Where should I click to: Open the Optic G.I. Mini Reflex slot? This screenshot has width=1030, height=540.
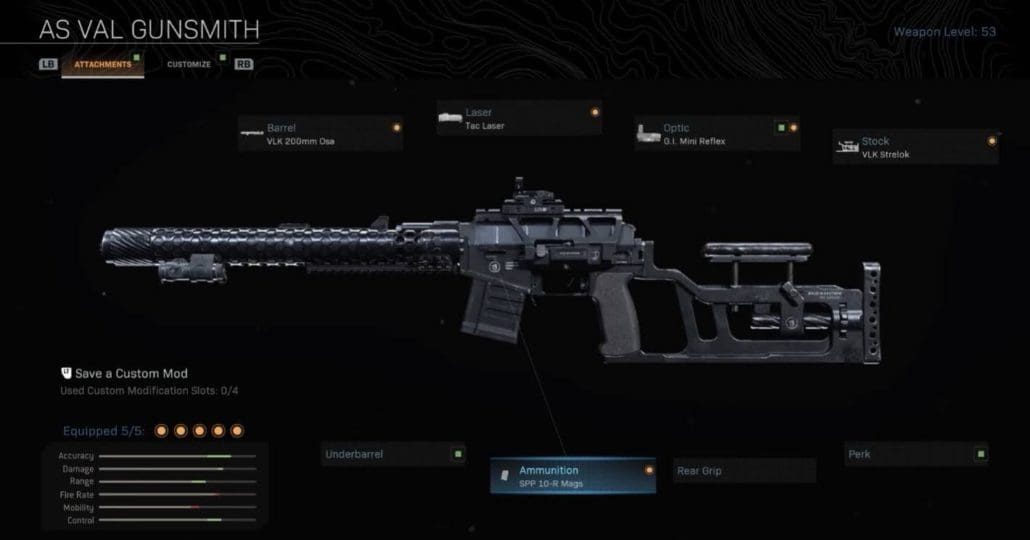[x=717, y=134]
